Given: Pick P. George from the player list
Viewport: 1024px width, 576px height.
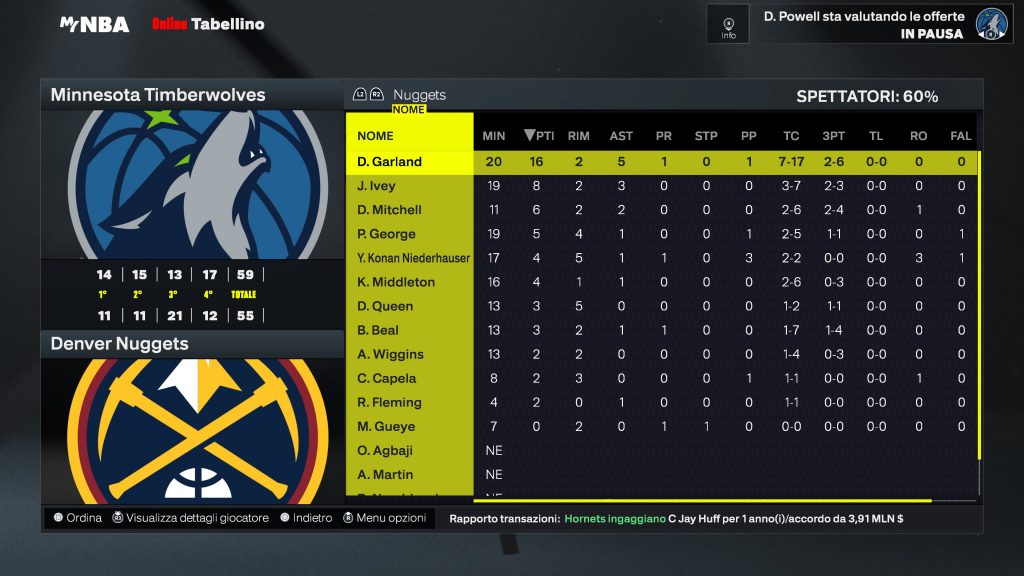Looking at the screenshot, I should click(386, 234).
